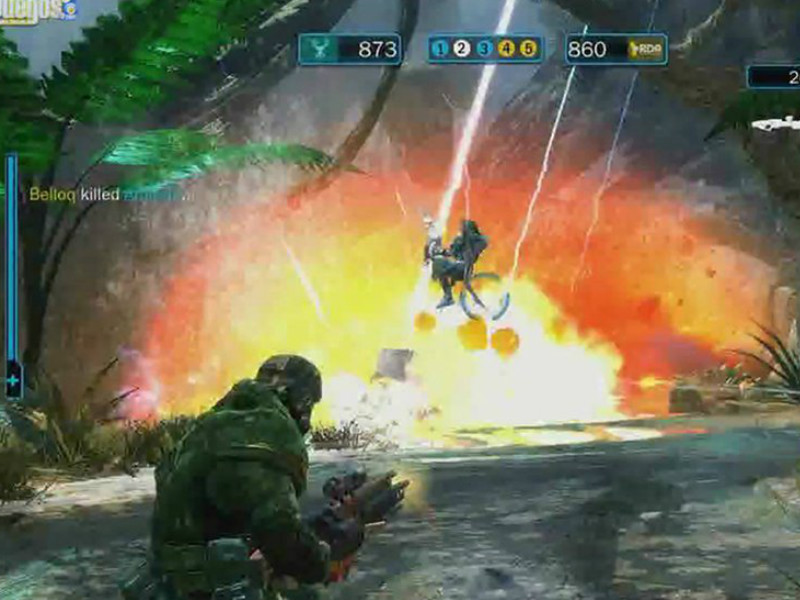Click the Na'vi team emblem icon

tap(319, 49)
